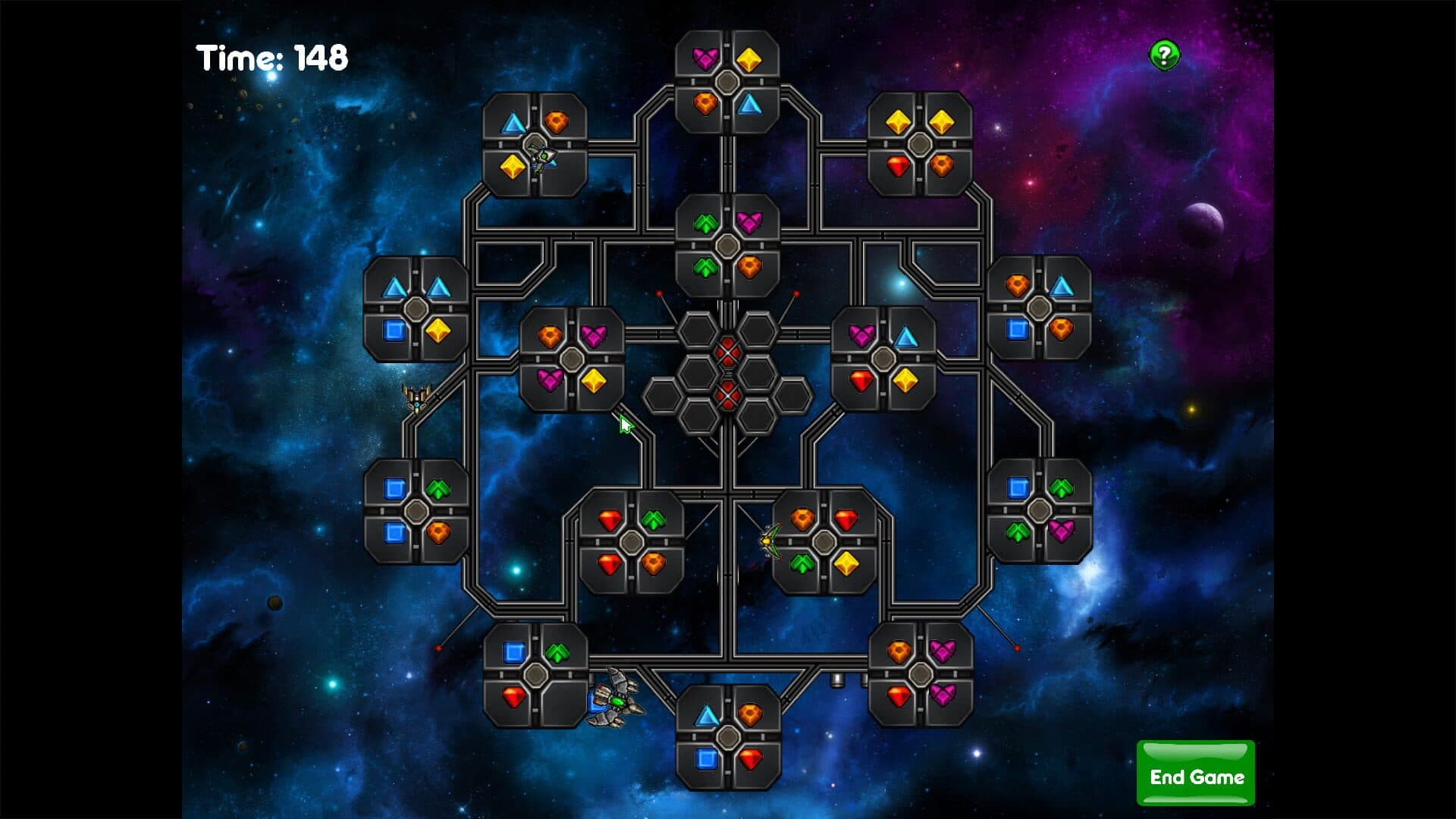
Task: Pick the green arrow in the two-red-gems station
Action: coord(653,520)
